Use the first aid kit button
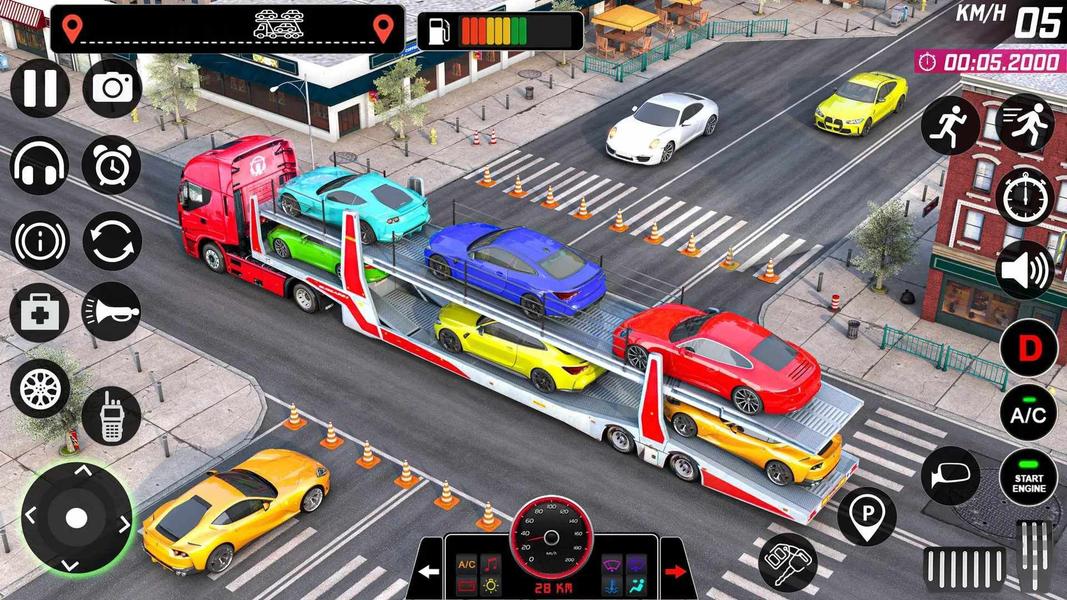 [x=40, y=312]
